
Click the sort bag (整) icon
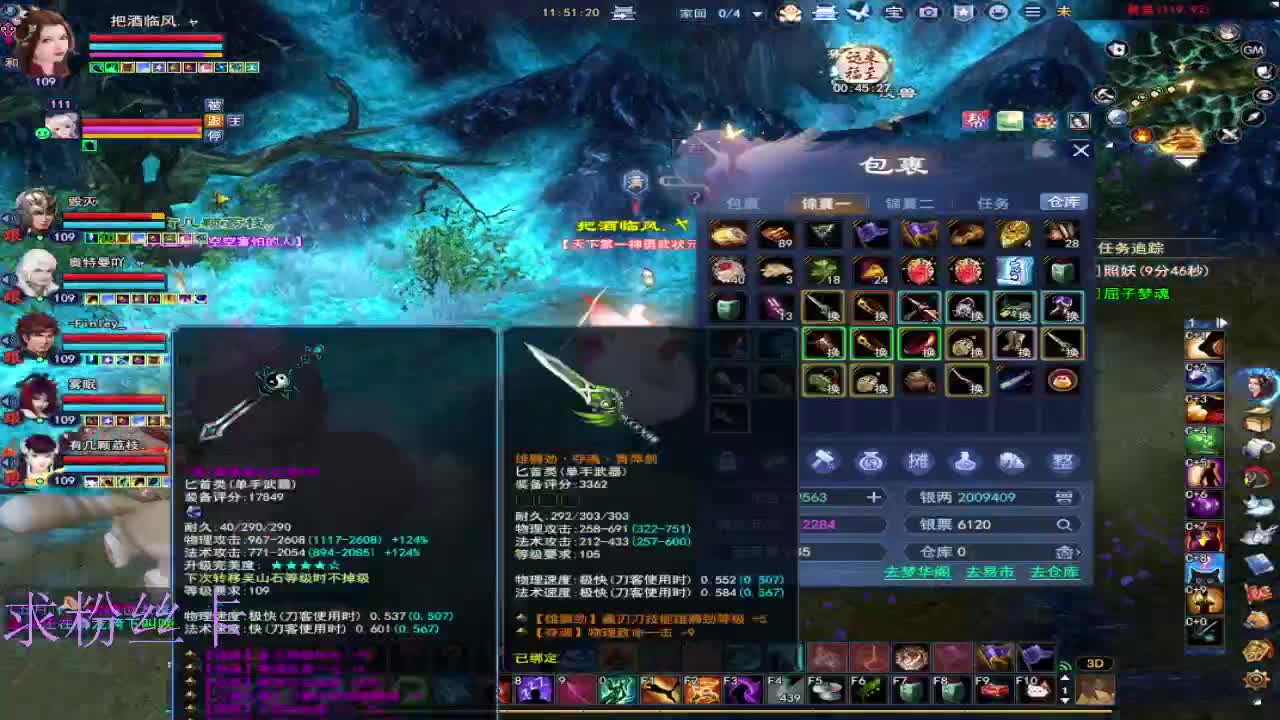coord(1060,461)
